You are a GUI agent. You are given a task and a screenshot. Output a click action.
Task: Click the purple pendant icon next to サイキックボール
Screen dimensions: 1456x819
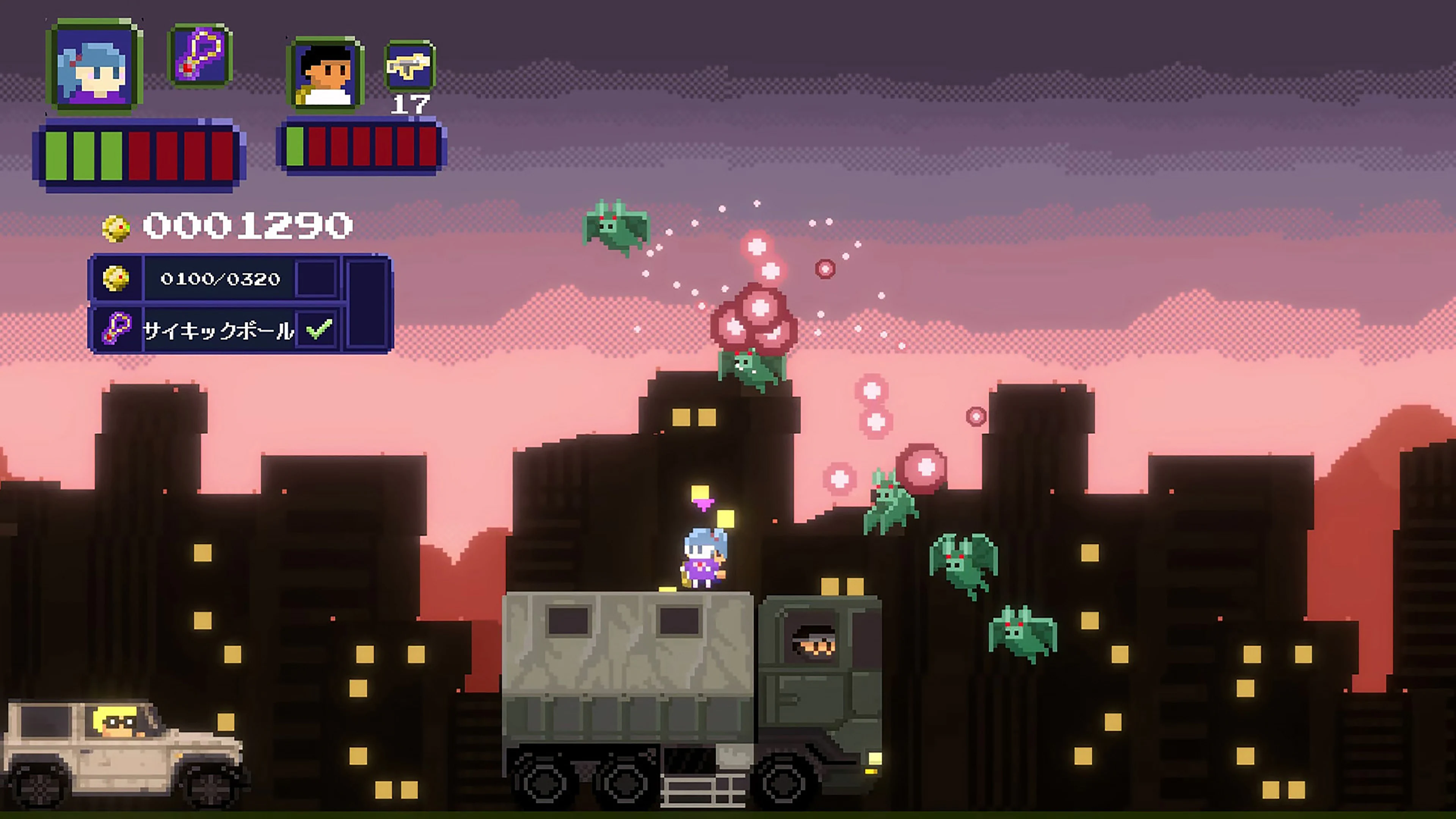tap(117, 328)
